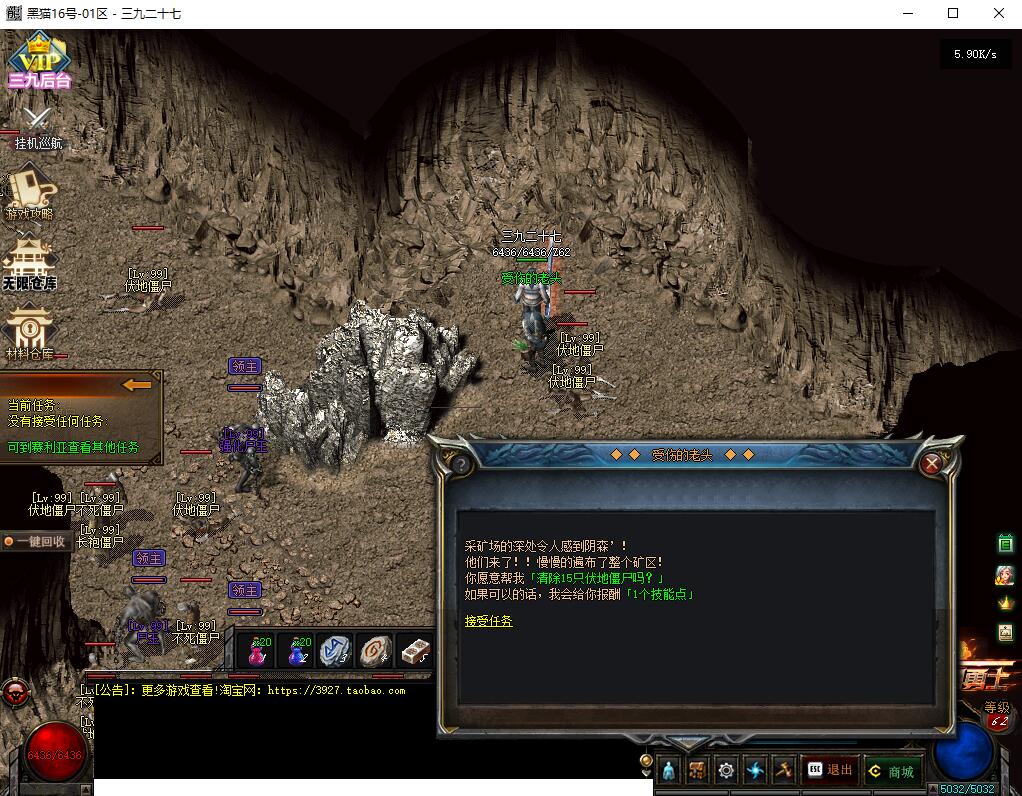This screenshot has width=1022, height=796.
Task: Use the blue potion in hotbar slot 2
Action: click(x=297, y=652)
